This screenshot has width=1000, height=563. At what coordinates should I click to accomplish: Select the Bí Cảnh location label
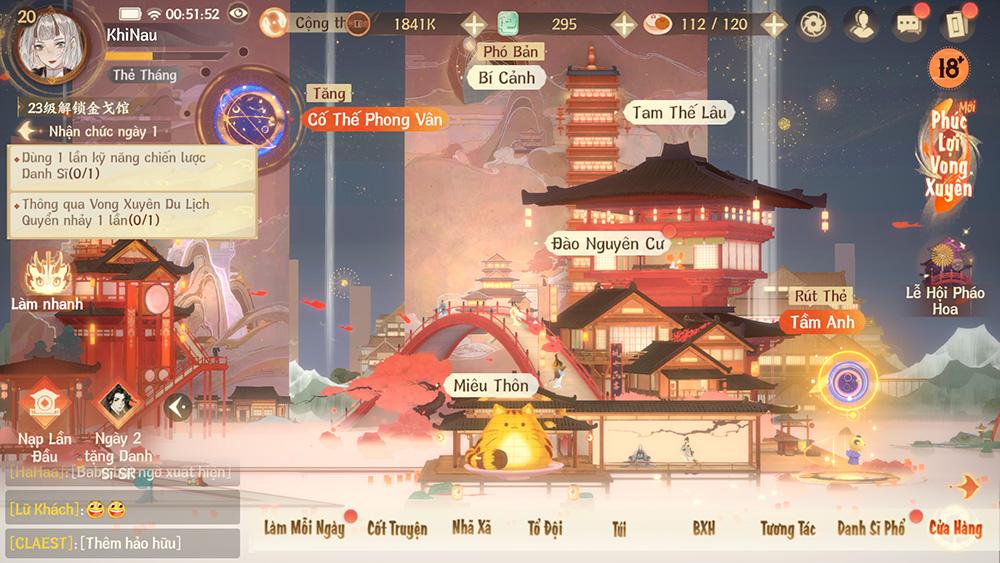(x=507, y=77)
